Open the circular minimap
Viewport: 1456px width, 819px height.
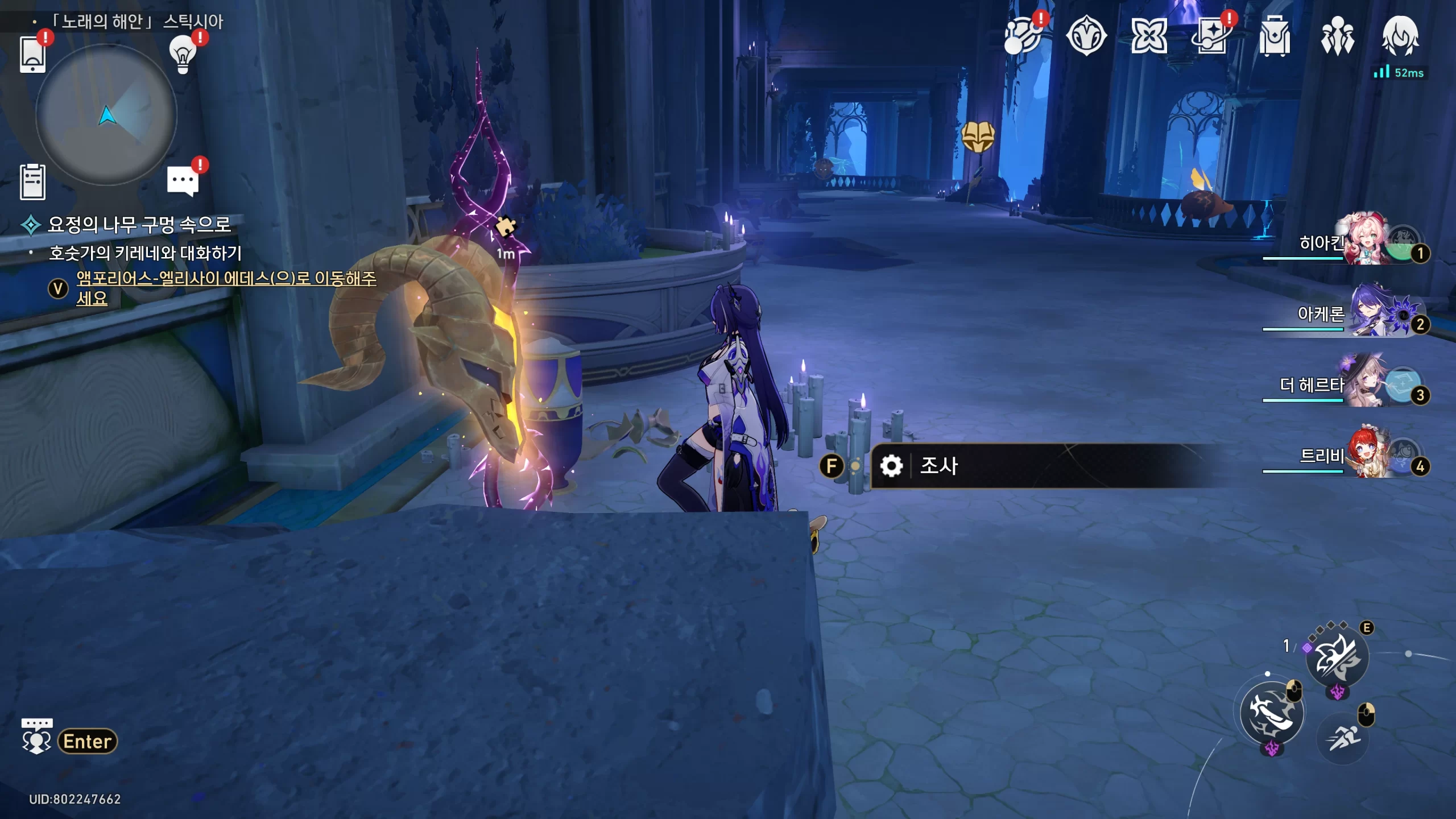point(106,116)
